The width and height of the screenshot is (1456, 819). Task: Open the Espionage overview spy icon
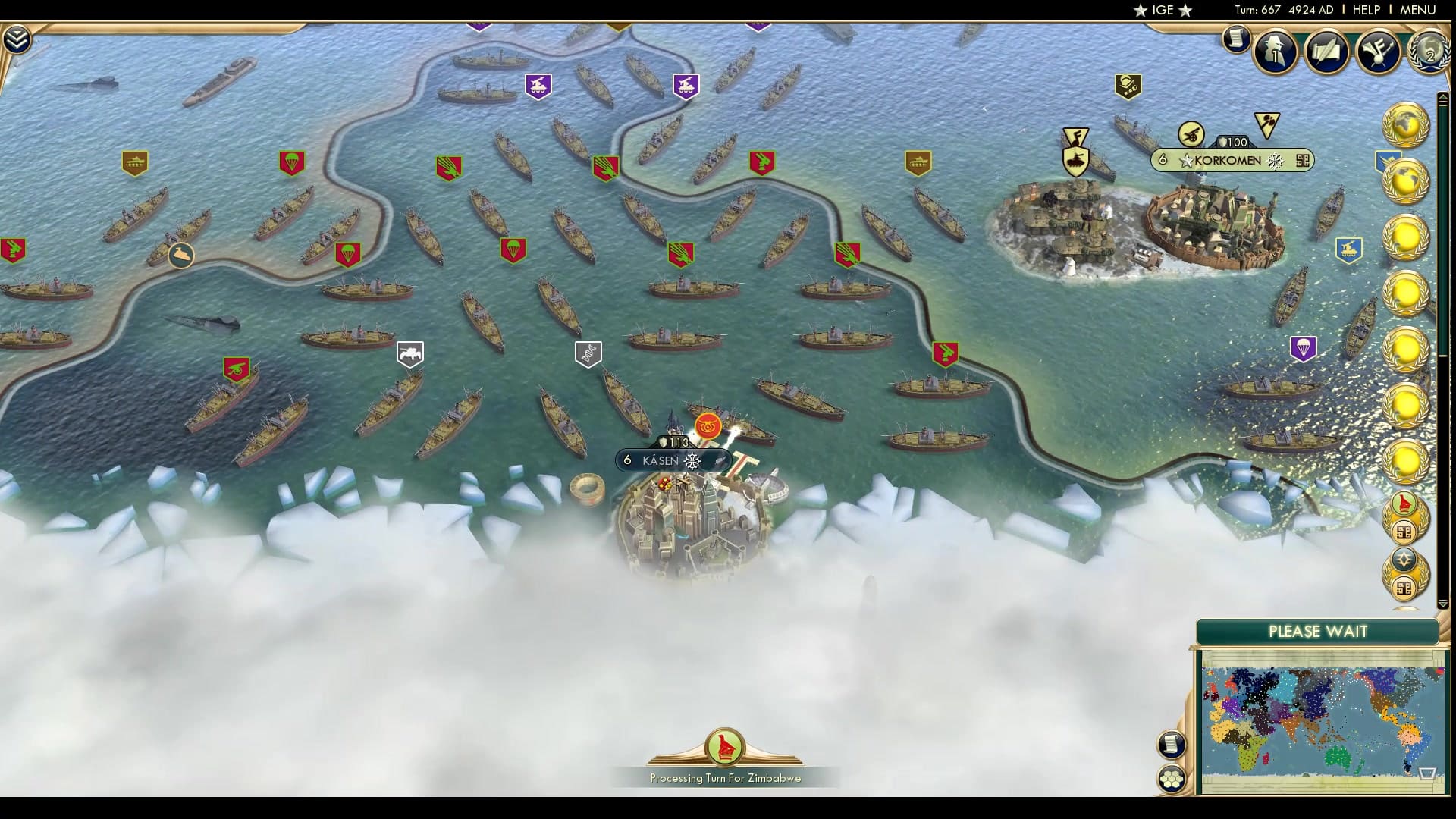[x=1276, y=53]
